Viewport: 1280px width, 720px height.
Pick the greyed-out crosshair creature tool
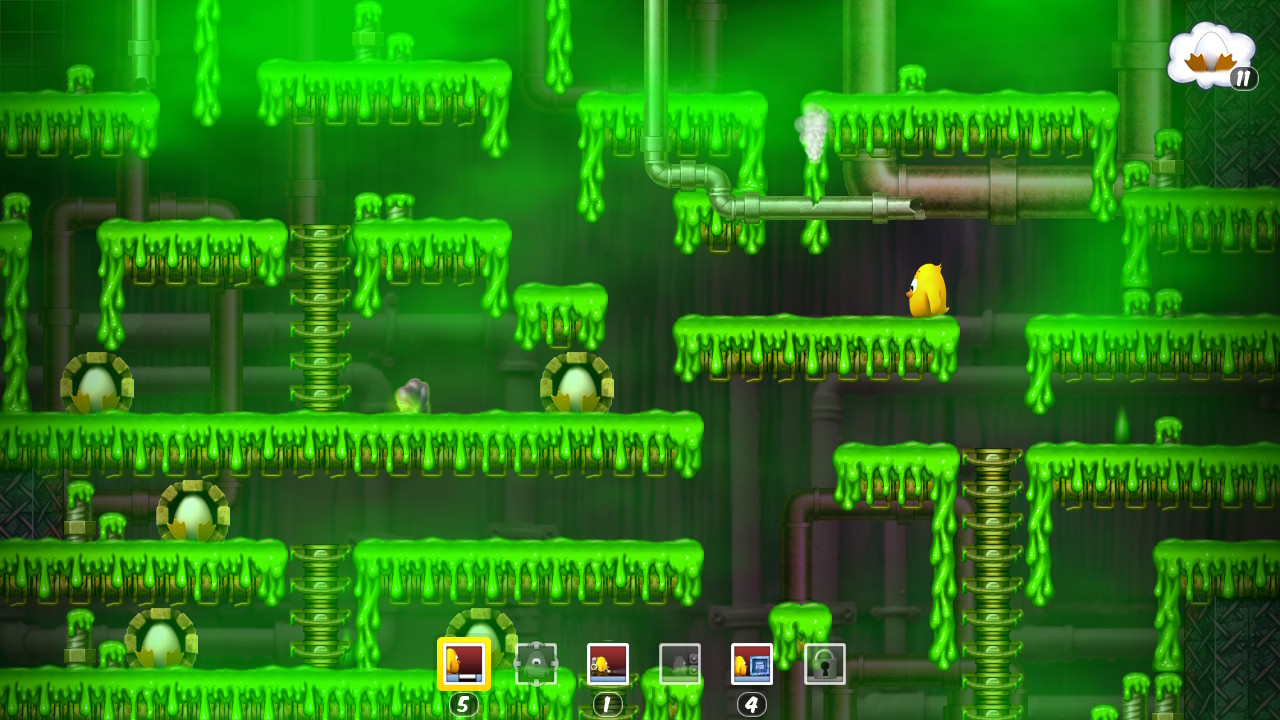pos(536,664)
